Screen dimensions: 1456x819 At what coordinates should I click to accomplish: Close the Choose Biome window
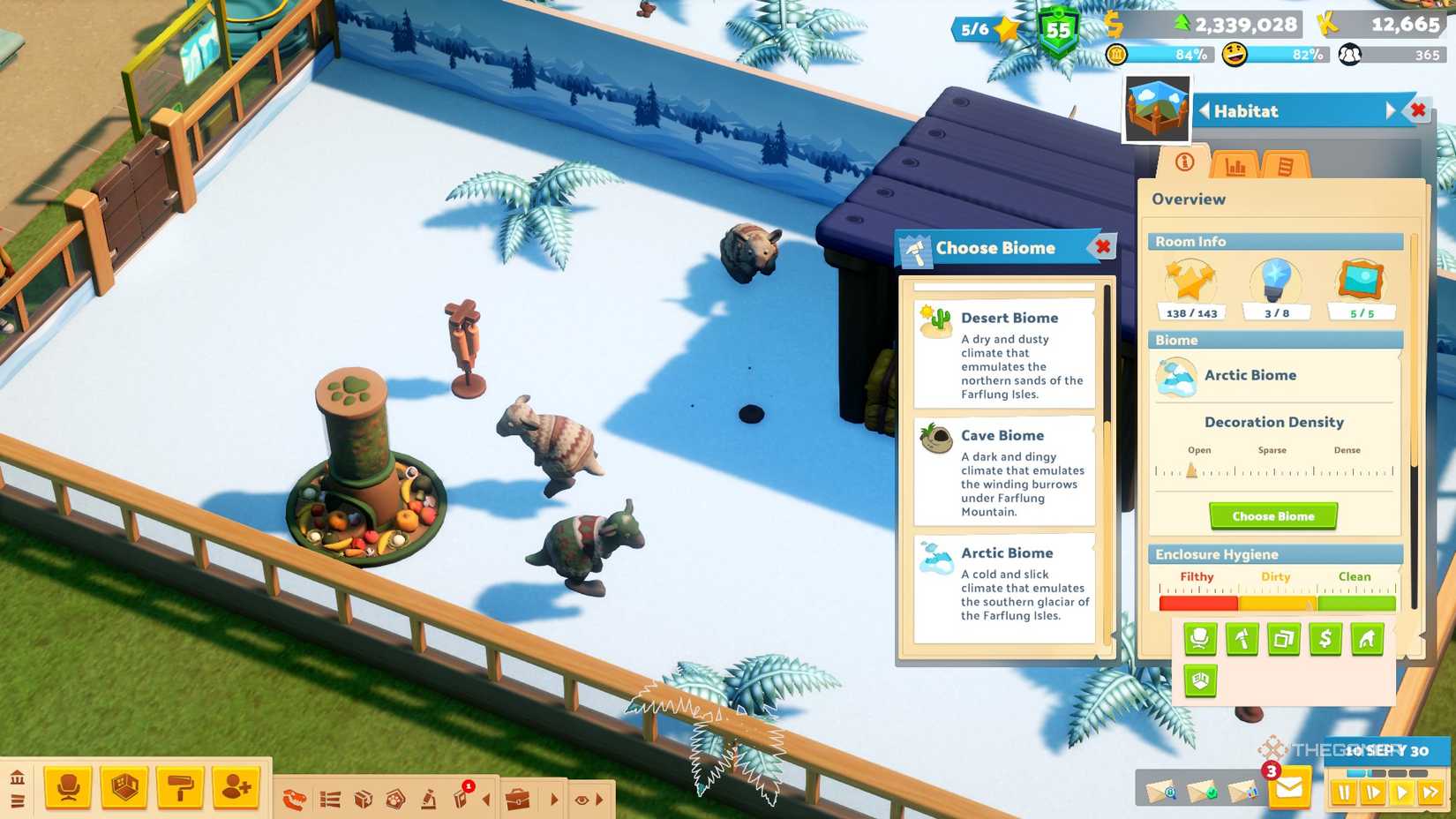pos(1103,247)
